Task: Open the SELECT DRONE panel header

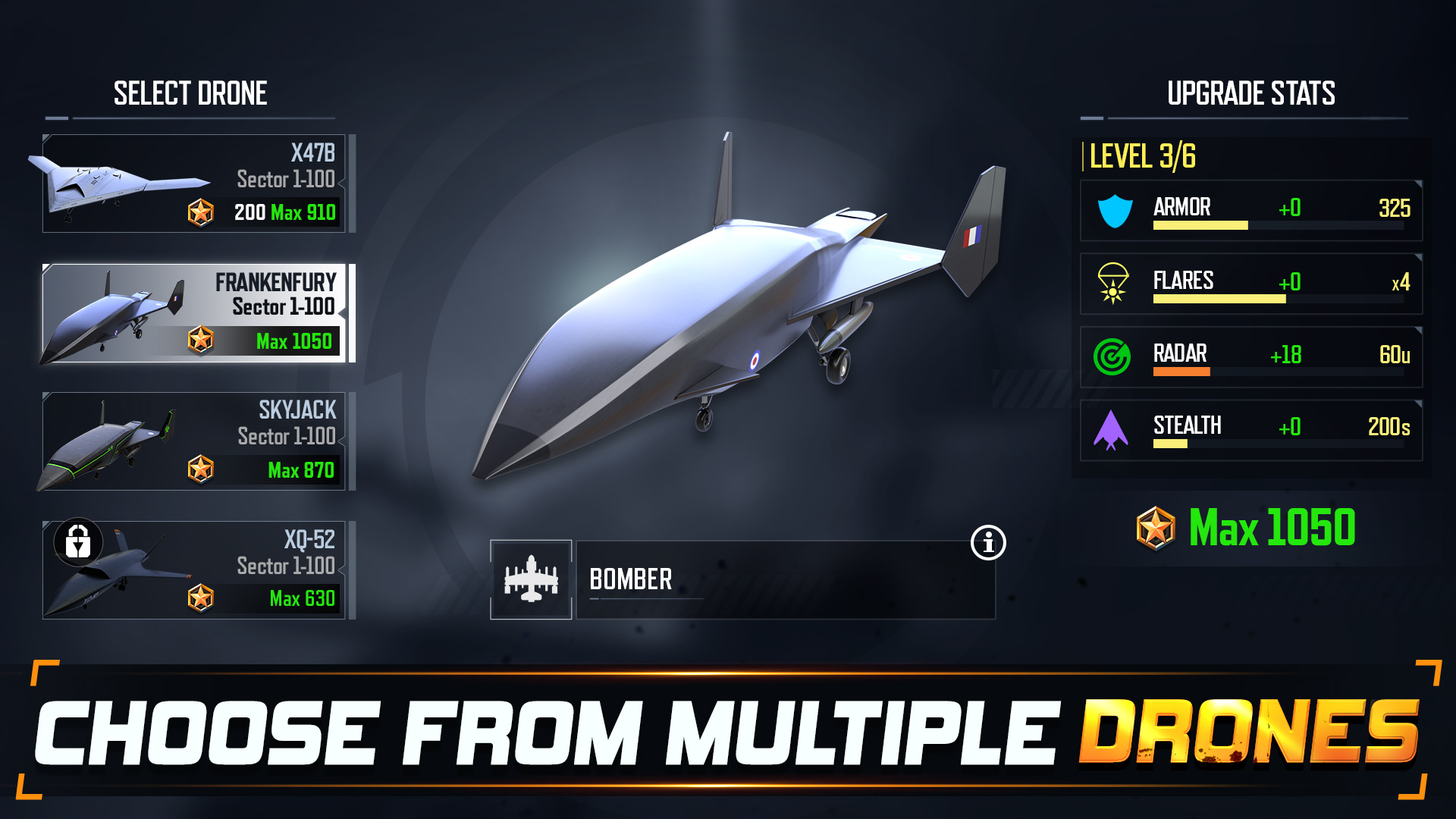Action: coord(190,93)
